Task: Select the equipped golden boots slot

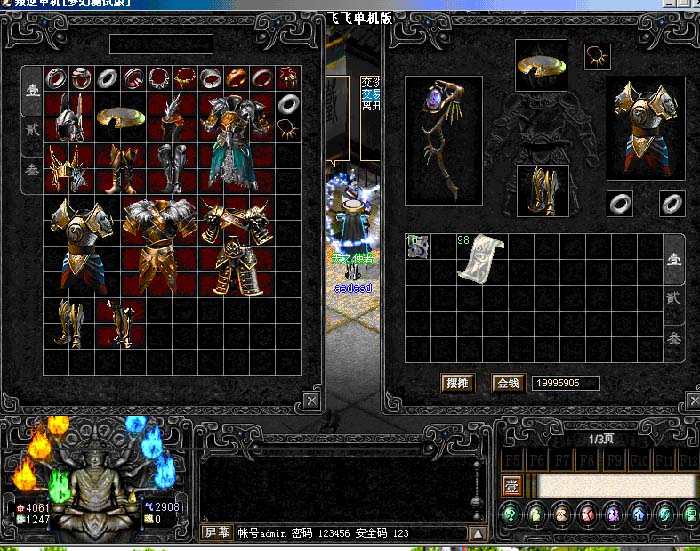Action: 541,189
